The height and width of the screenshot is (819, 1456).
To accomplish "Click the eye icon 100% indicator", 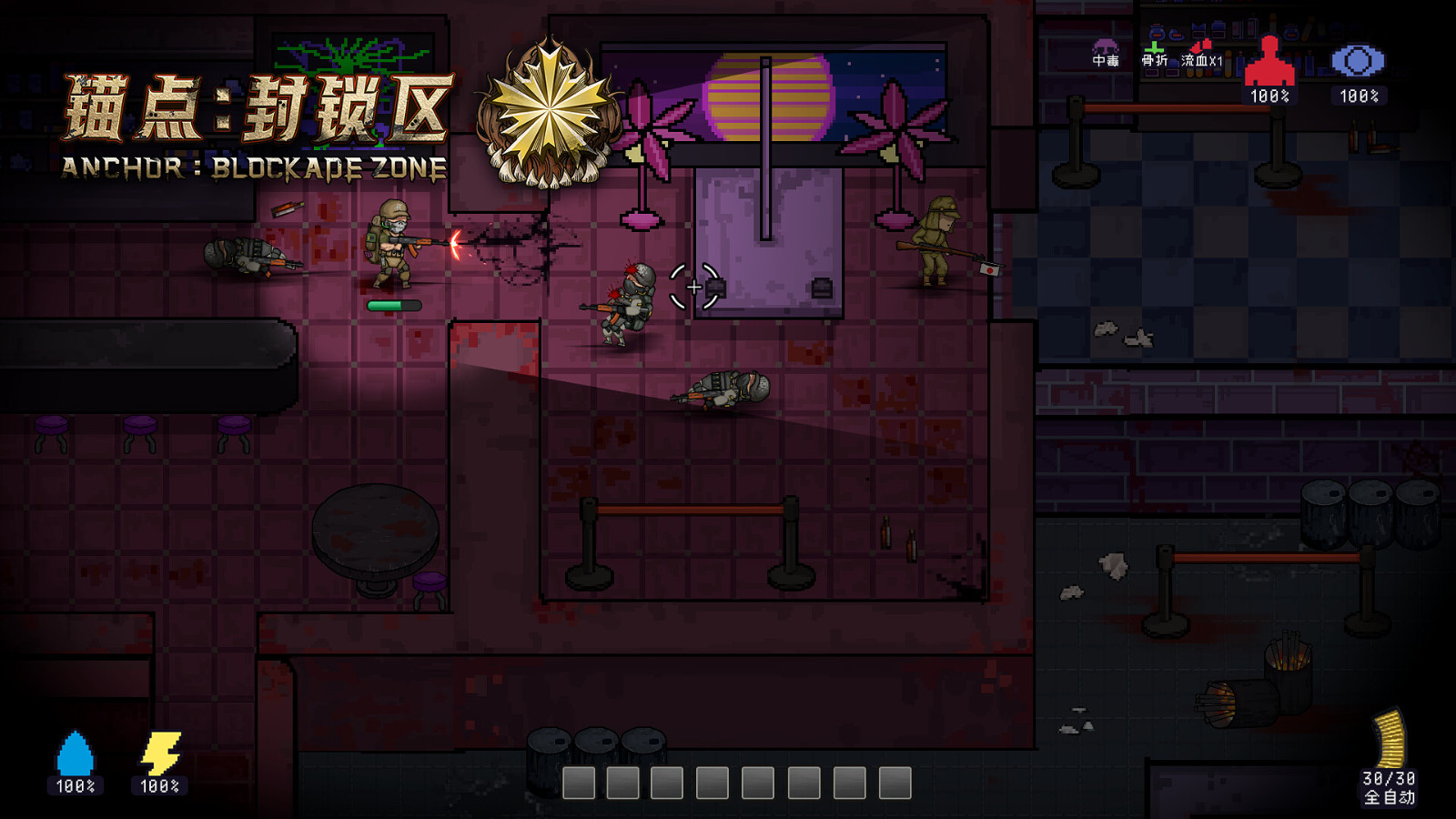I will click(1359, 96).
